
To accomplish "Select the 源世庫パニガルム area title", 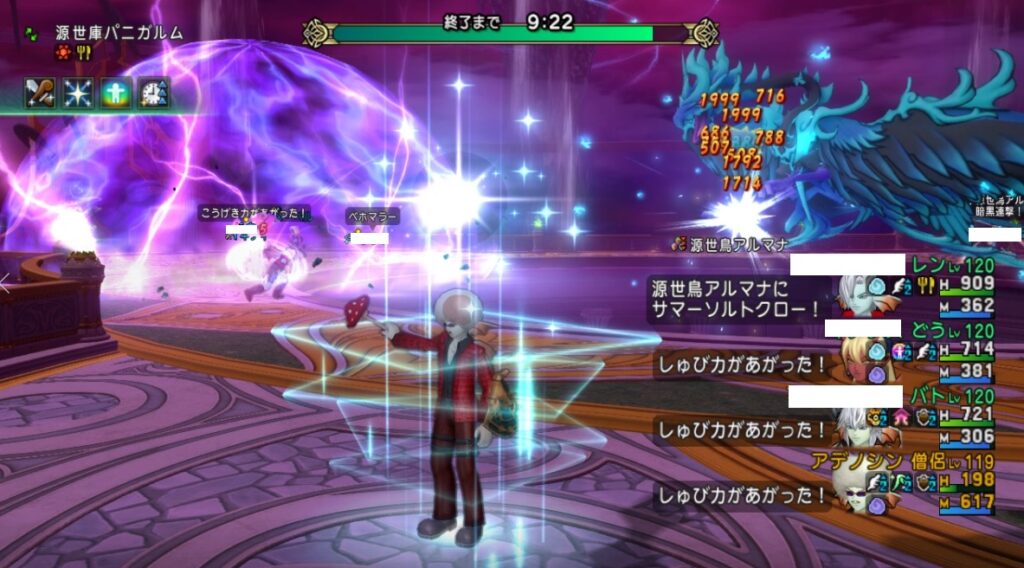I will (x=119, y=32).
